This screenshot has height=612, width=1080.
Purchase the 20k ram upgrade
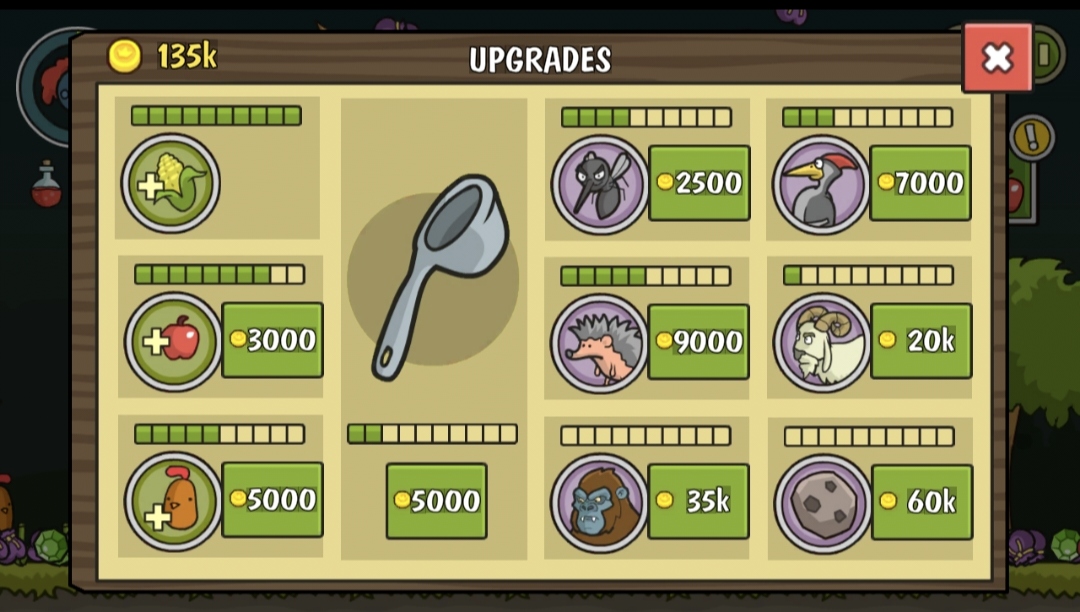click(921, 341)
